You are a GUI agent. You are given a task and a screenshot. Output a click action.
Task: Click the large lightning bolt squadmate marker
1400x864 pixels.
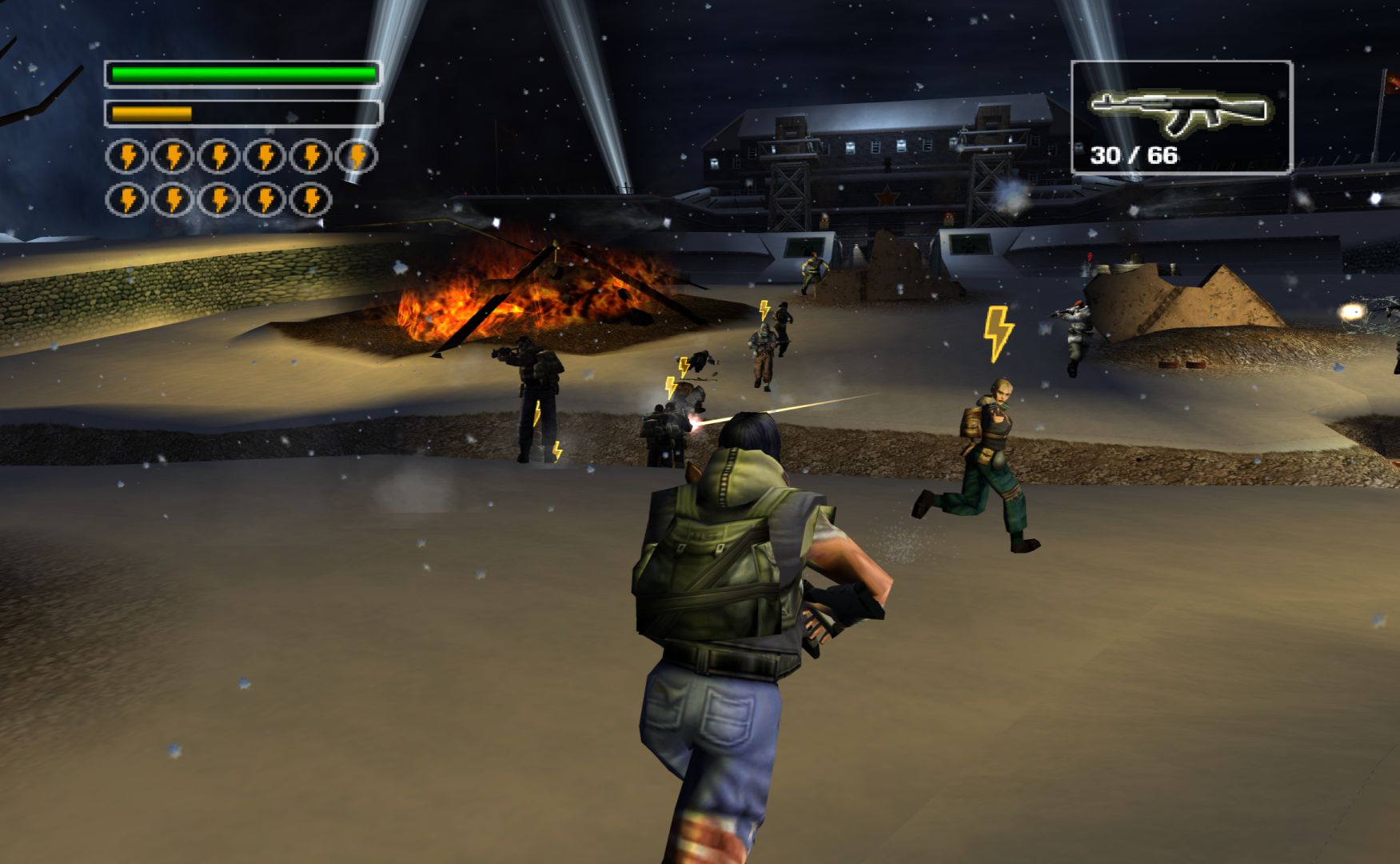[998, 332]
